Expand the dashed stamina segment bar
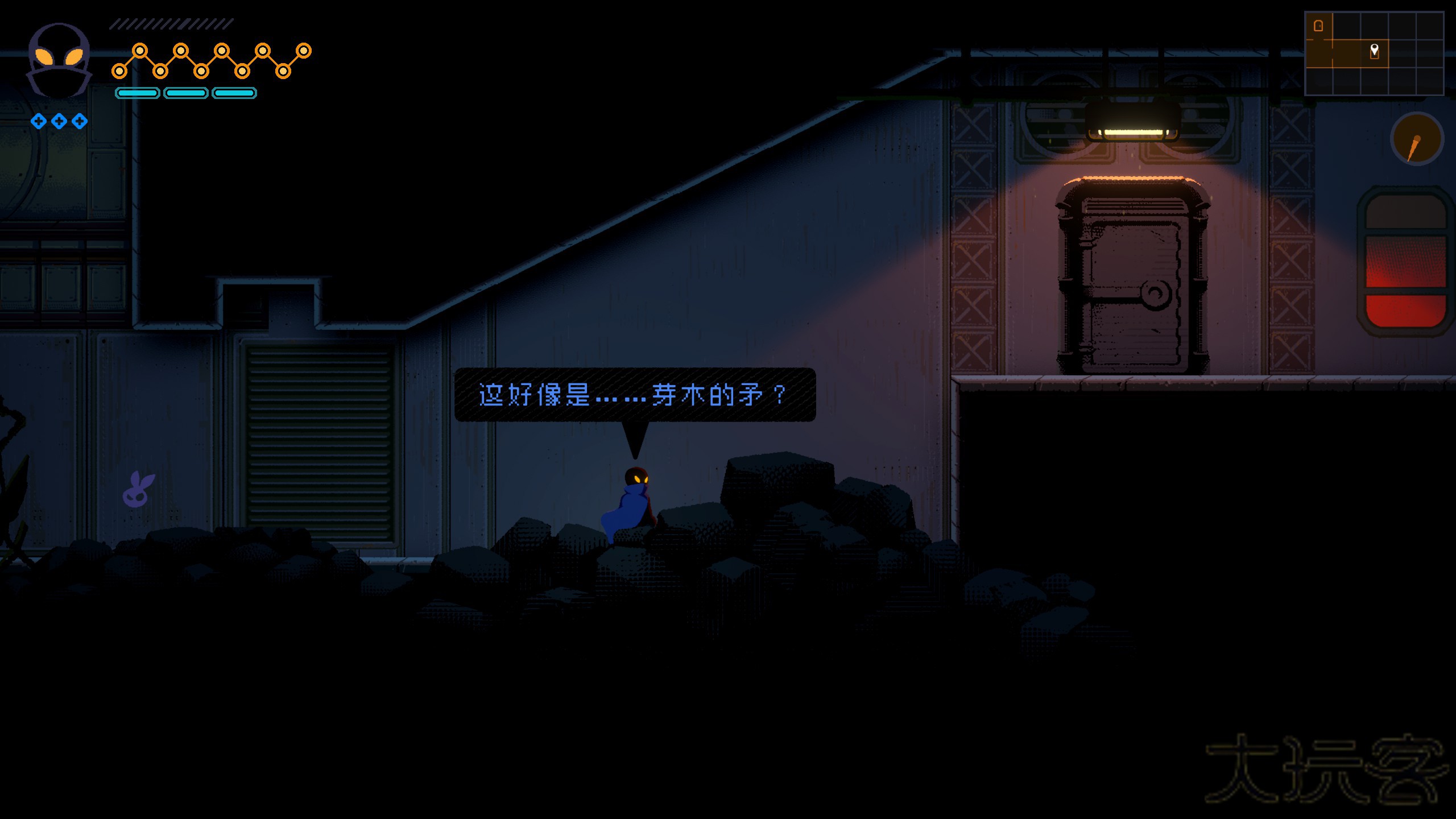1456x819 pixels. [171, 24]
